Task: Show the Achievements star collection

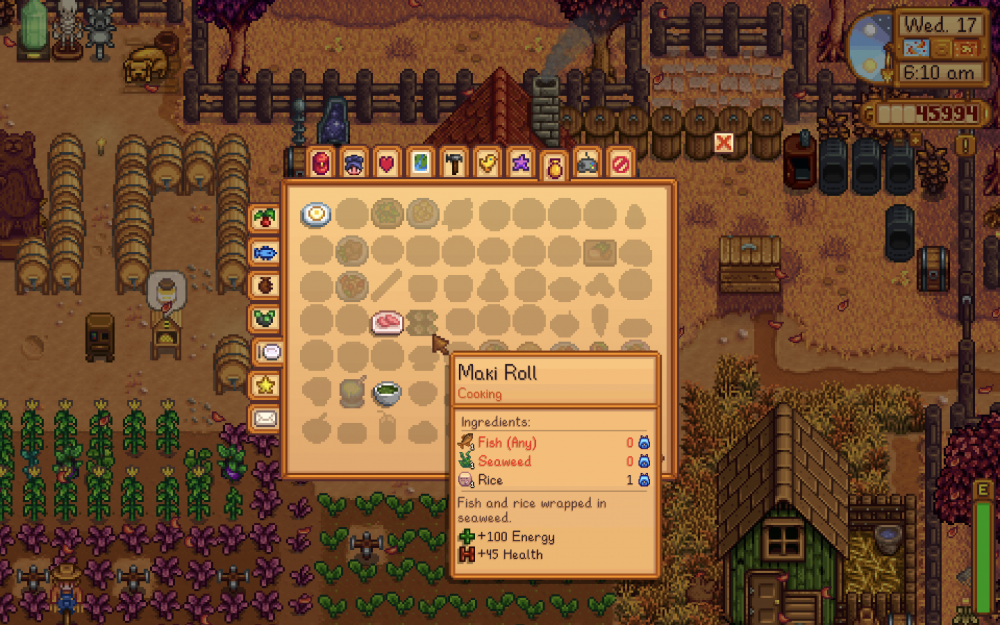Action: point(264,384)
